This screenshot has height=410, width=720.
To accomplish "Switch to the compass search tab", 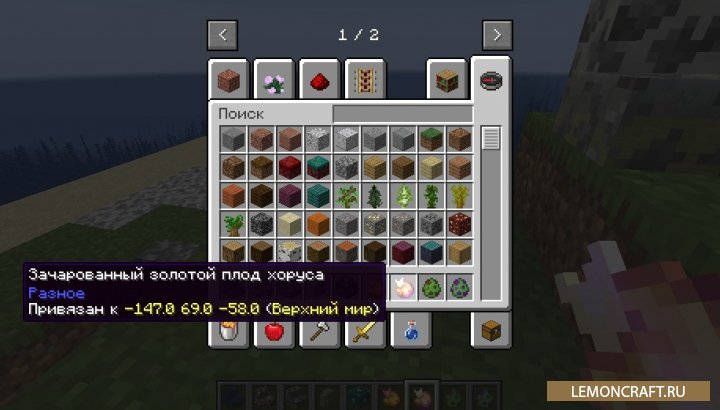I will pyautogui.click(x=491, y=81).
